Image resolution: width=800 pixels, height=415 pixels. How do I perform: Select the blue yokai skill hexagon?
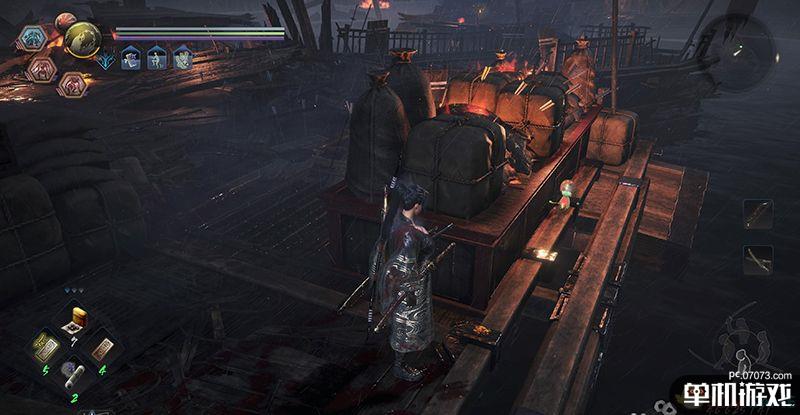(31, 40)
